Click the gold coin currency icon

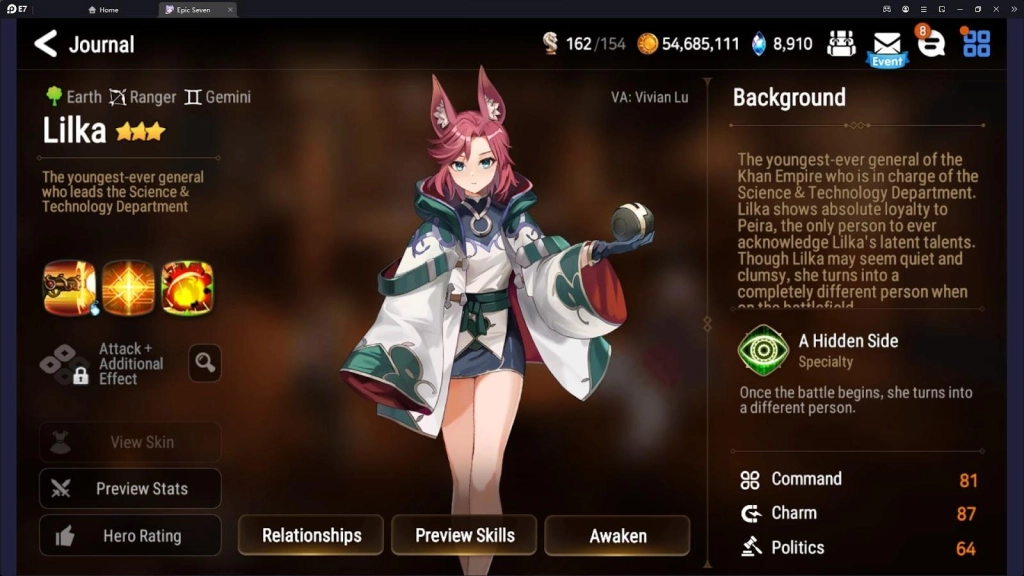648,44
